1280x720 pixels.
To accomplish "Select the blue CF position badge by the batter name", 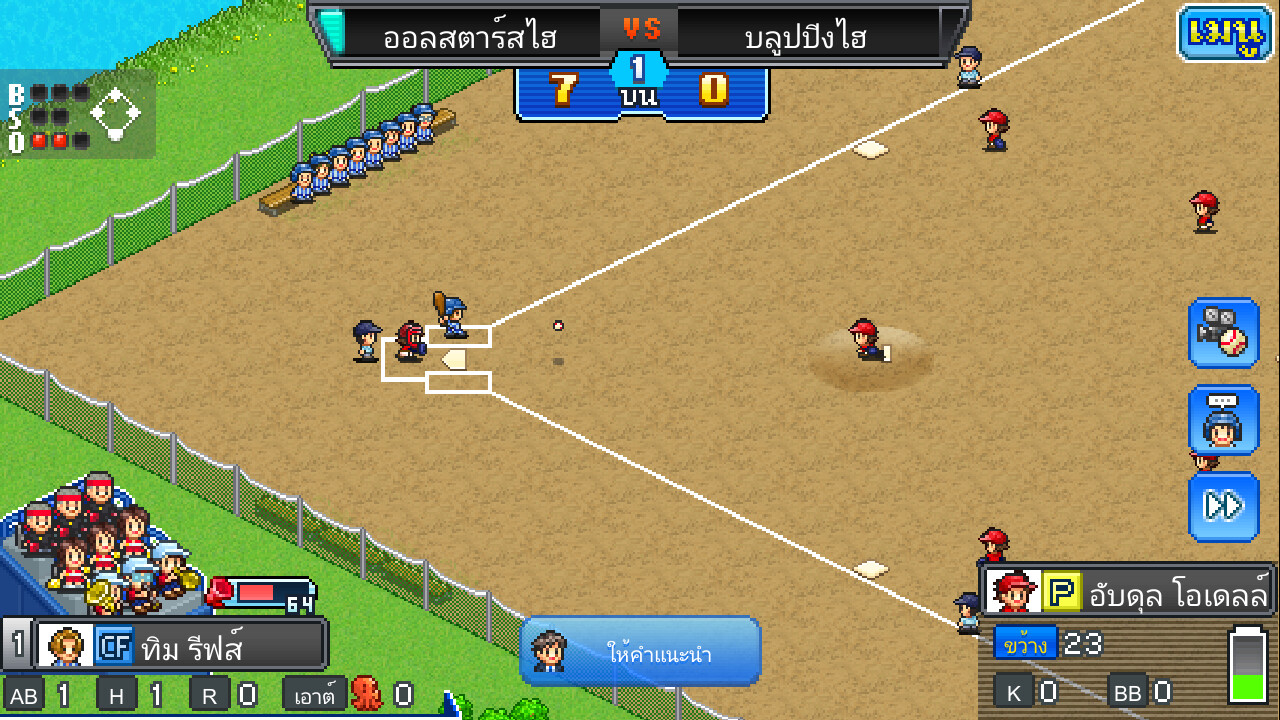I will pos(115,644).
